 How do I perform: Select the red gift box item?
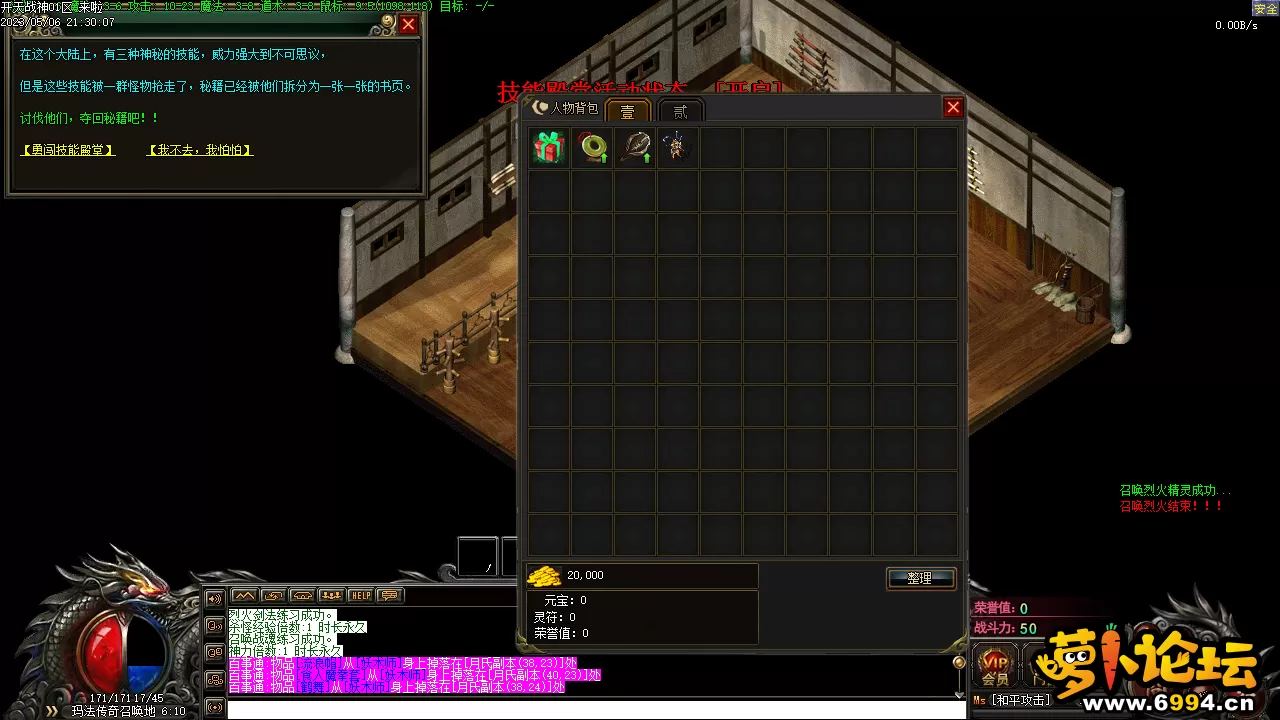pos(549,148)
